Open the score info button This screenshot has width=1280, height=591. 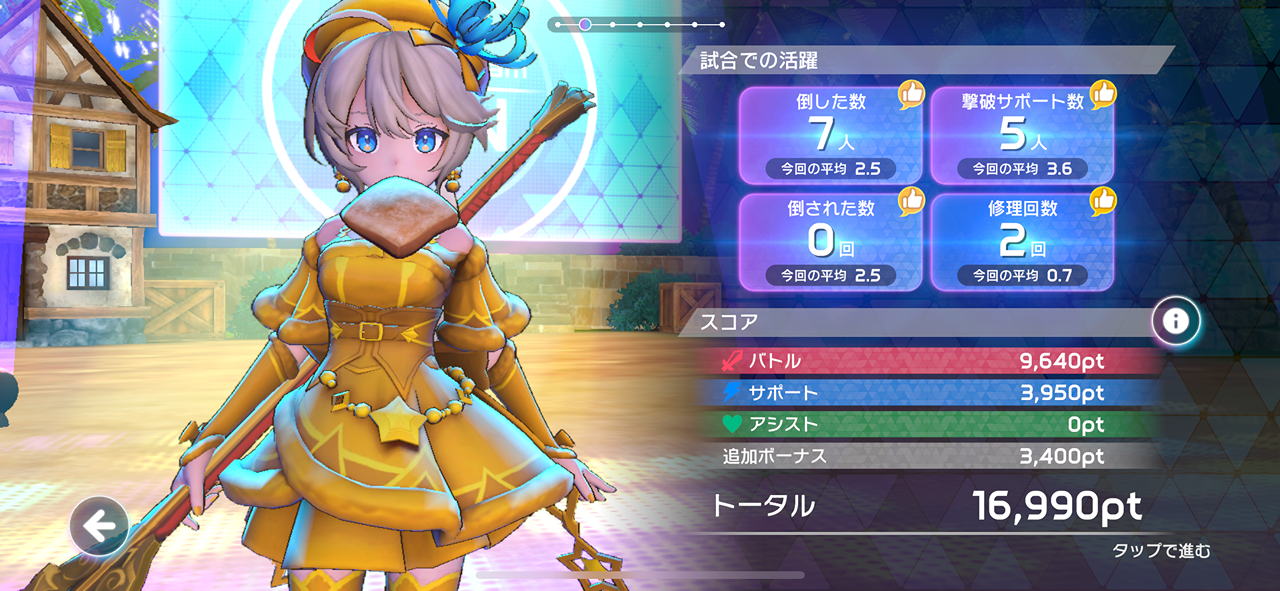[x=1176, y=321]
